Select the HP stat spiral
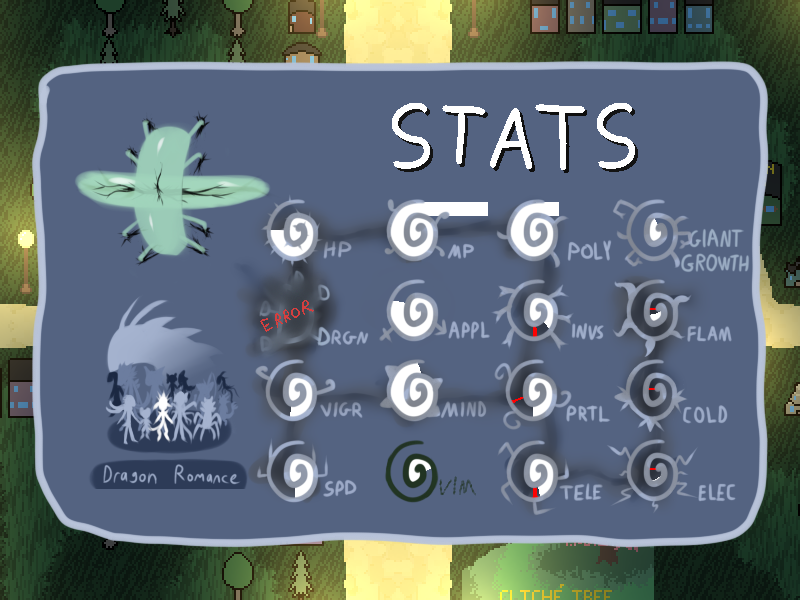The height and width of the screenshot is (600, 800). pos(292,231)
